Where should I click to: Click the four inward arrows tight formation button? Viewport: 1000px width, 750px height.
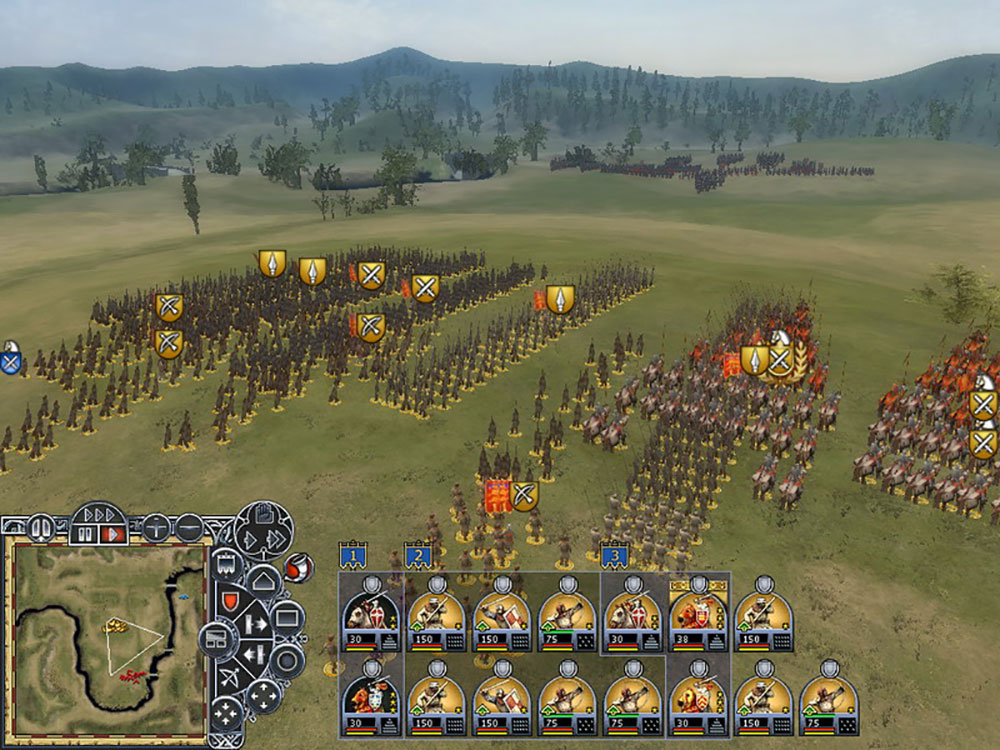point(226,713)
